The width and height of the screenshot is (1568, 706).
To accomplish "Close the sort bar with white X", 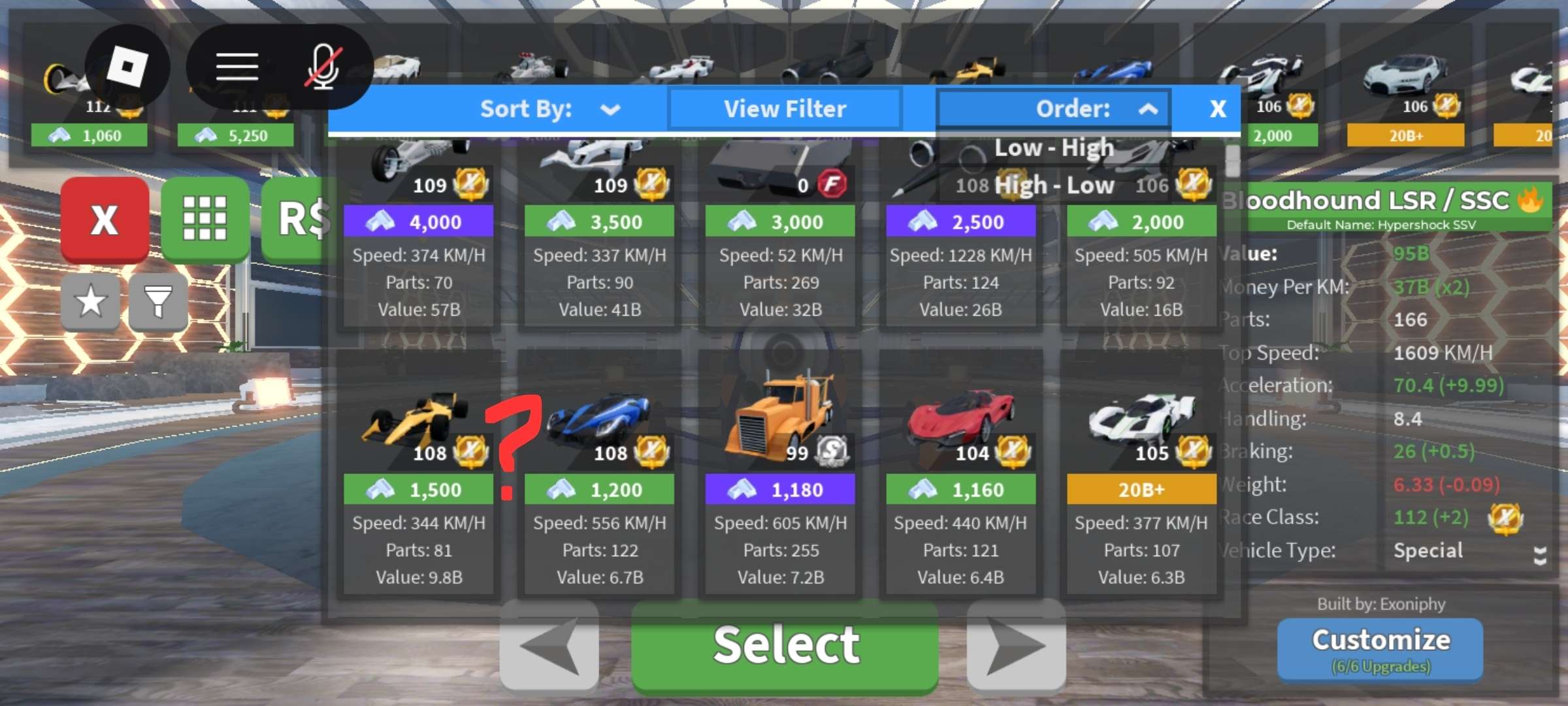I will 1217,109.
